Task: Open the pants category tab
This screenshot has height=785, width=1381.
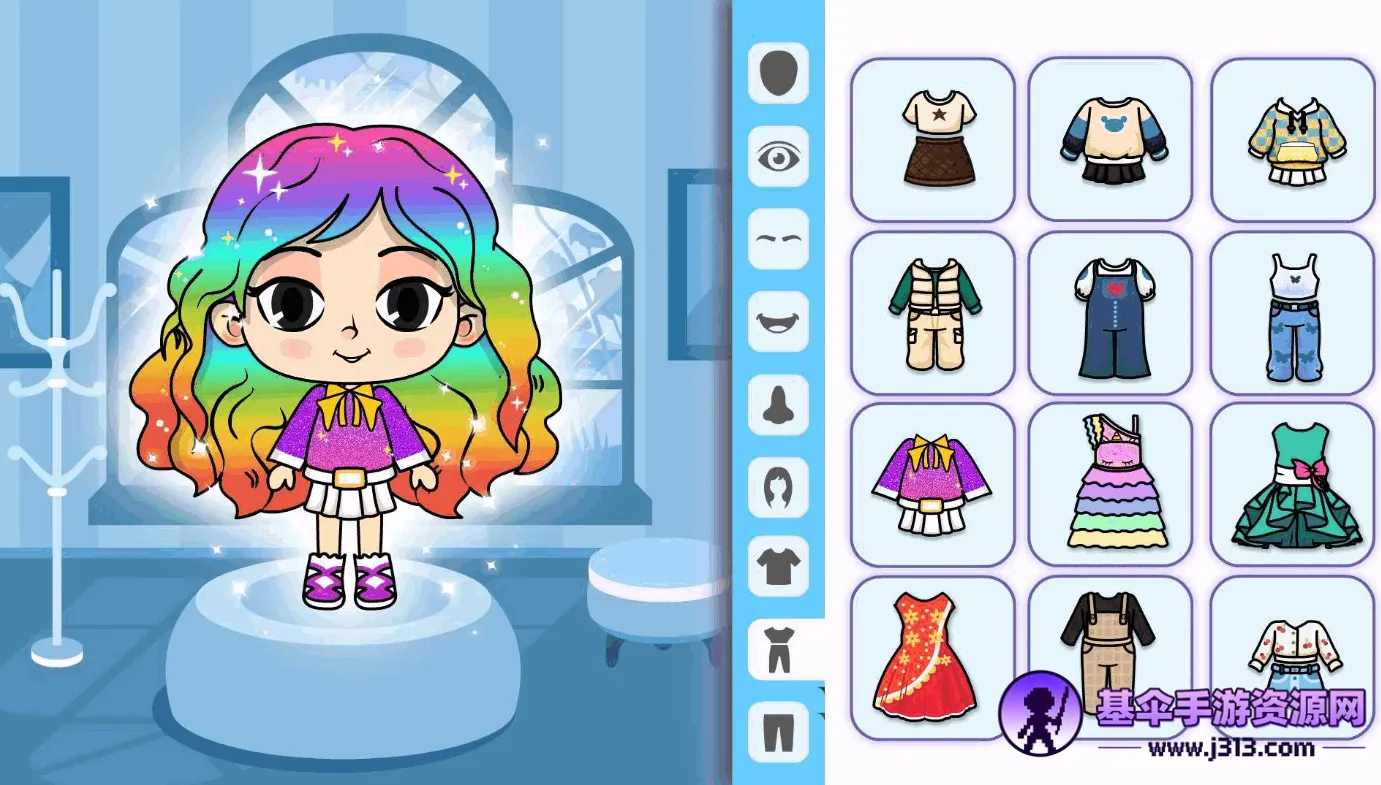Action: point(778,731)
